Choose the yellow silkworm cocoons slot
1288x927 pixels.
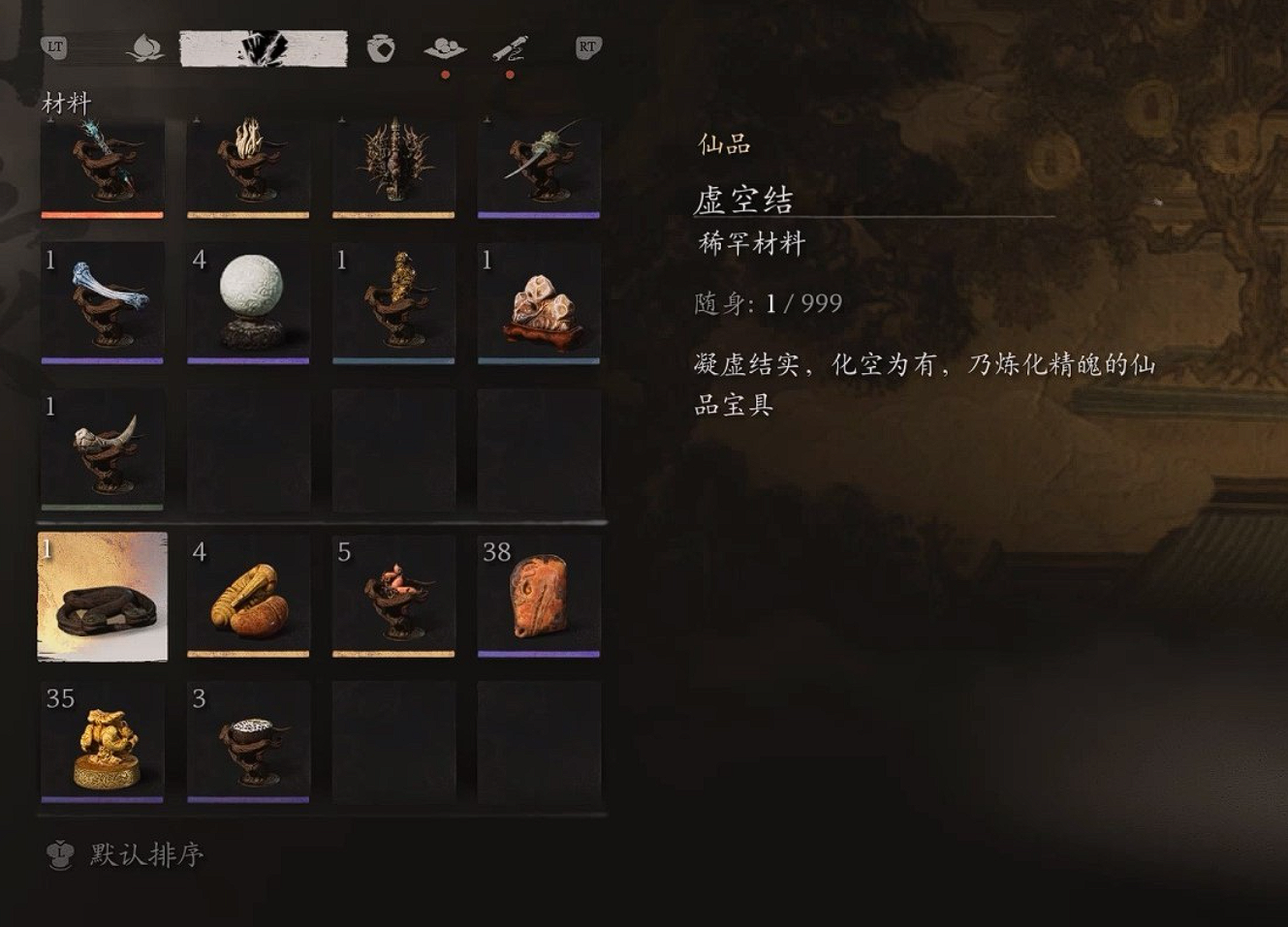248,596
